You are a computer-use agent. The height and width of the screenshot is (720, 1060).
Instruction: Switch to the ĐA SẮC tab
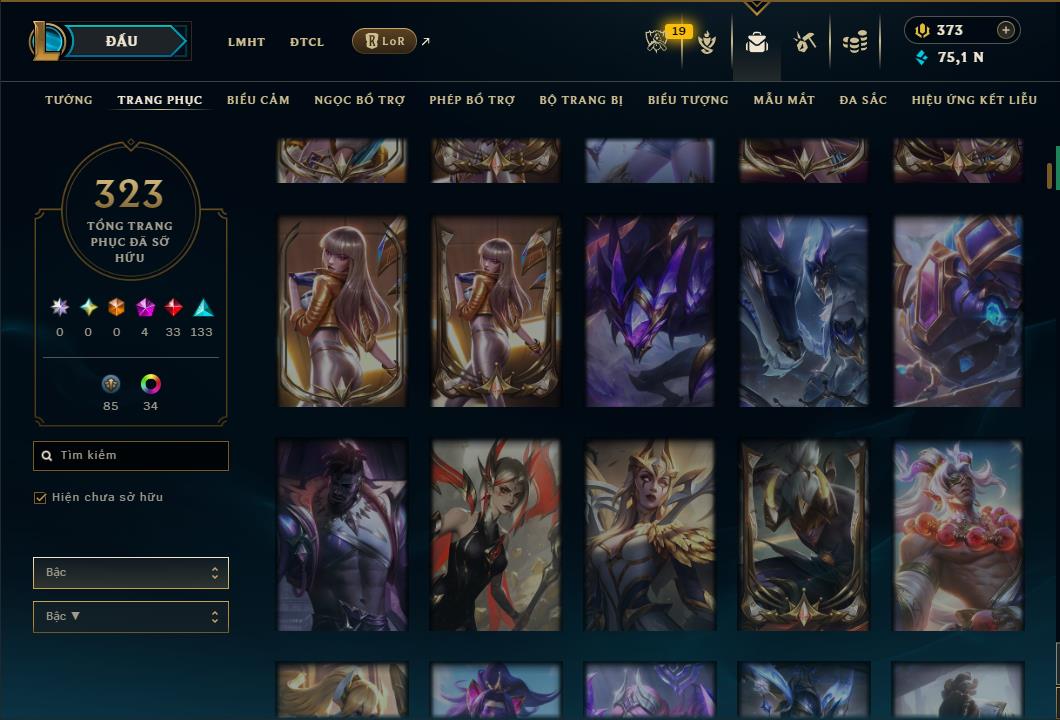pyautogui.click(x=863, y=100)
